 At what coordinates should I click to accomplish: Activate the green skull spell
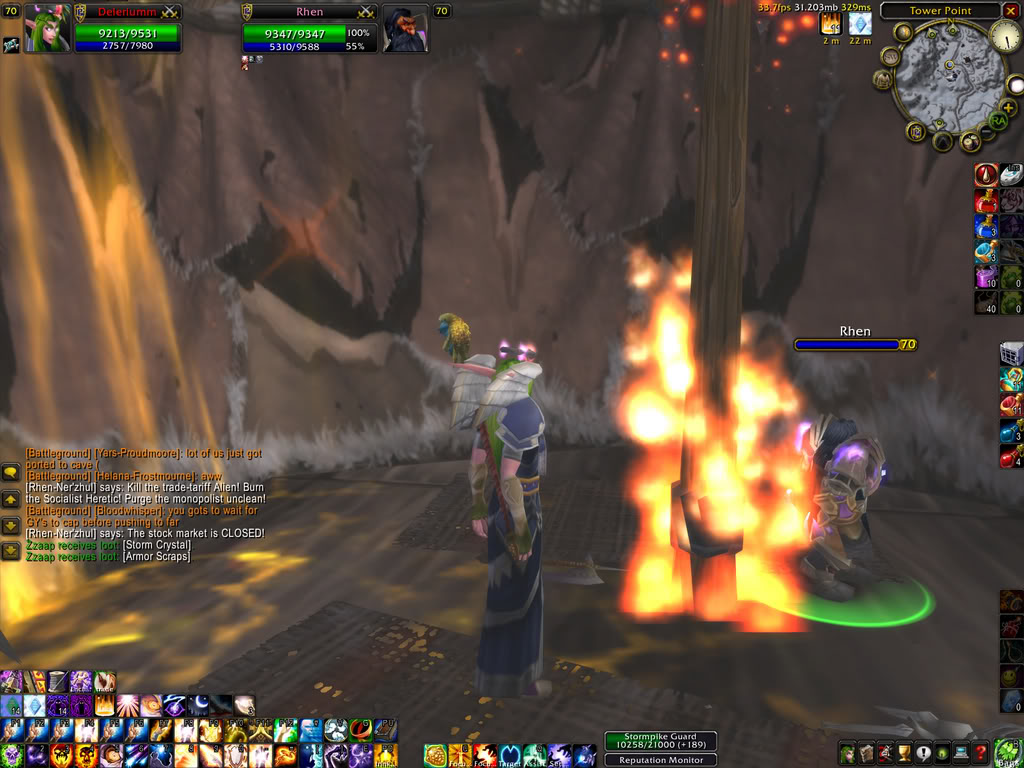click(x=11, y=755)
